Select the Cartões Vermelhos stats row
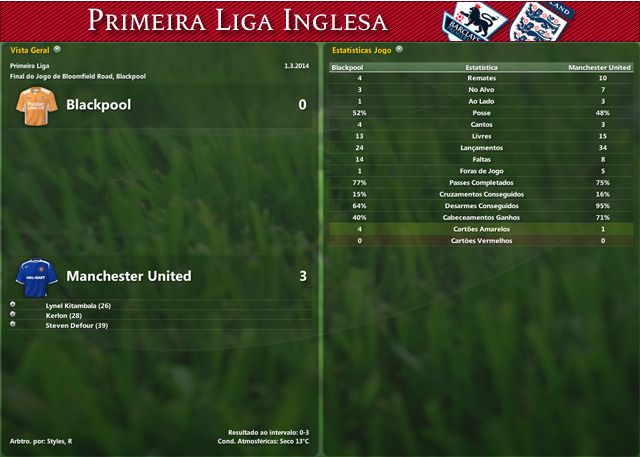Image resolution: width=640 pixels, height=457 pixels. [x=481, y=240]
